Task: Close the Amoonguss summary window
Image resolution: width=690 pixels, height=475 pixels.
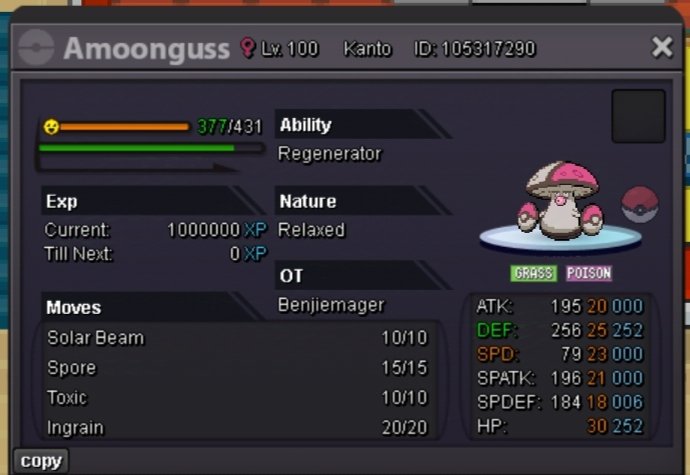Action: coord(662,47)
